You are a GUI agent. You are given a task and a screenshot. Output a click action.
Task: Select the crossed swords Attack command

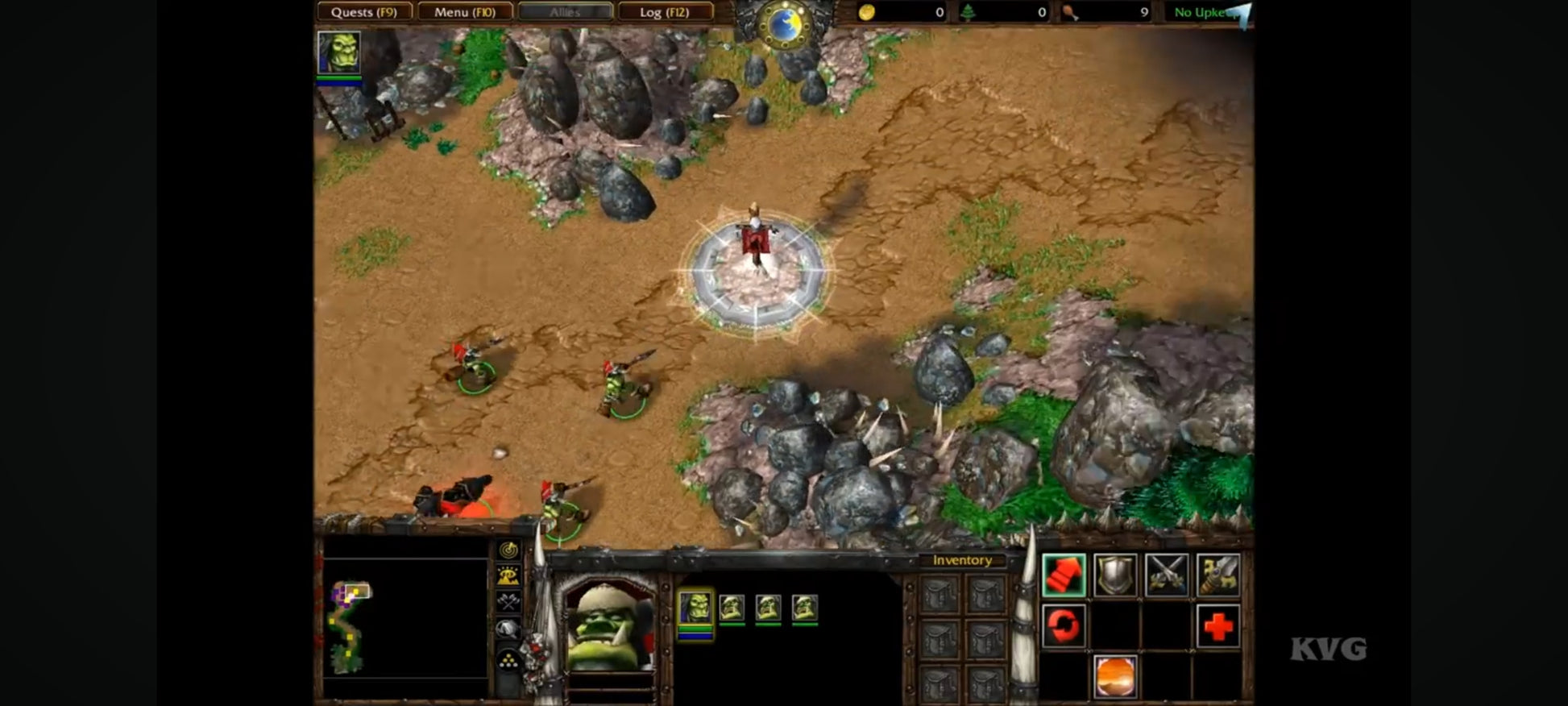[1167, 575]
